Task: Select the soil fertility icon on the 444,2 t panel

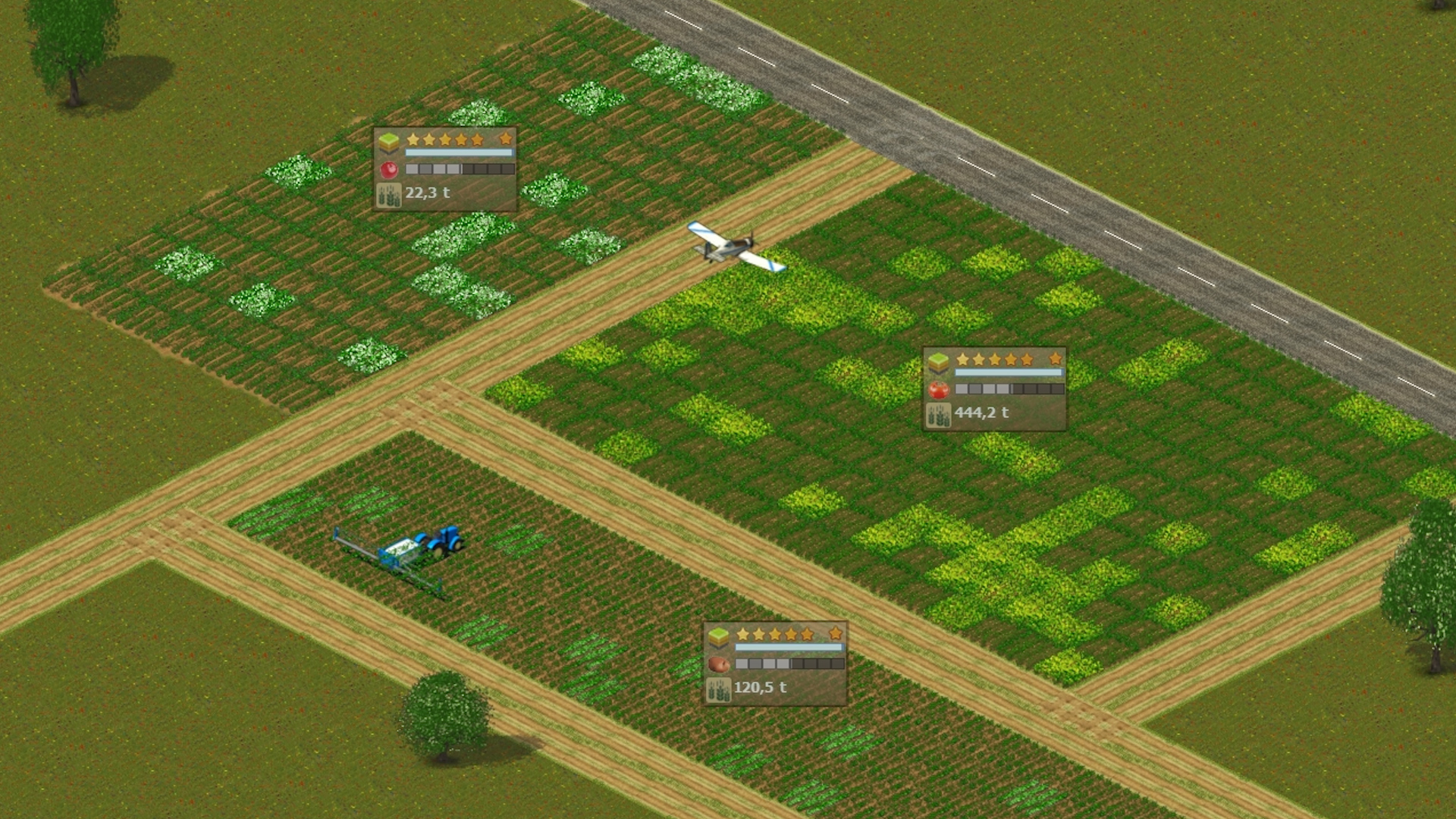Action: point(938,362)
